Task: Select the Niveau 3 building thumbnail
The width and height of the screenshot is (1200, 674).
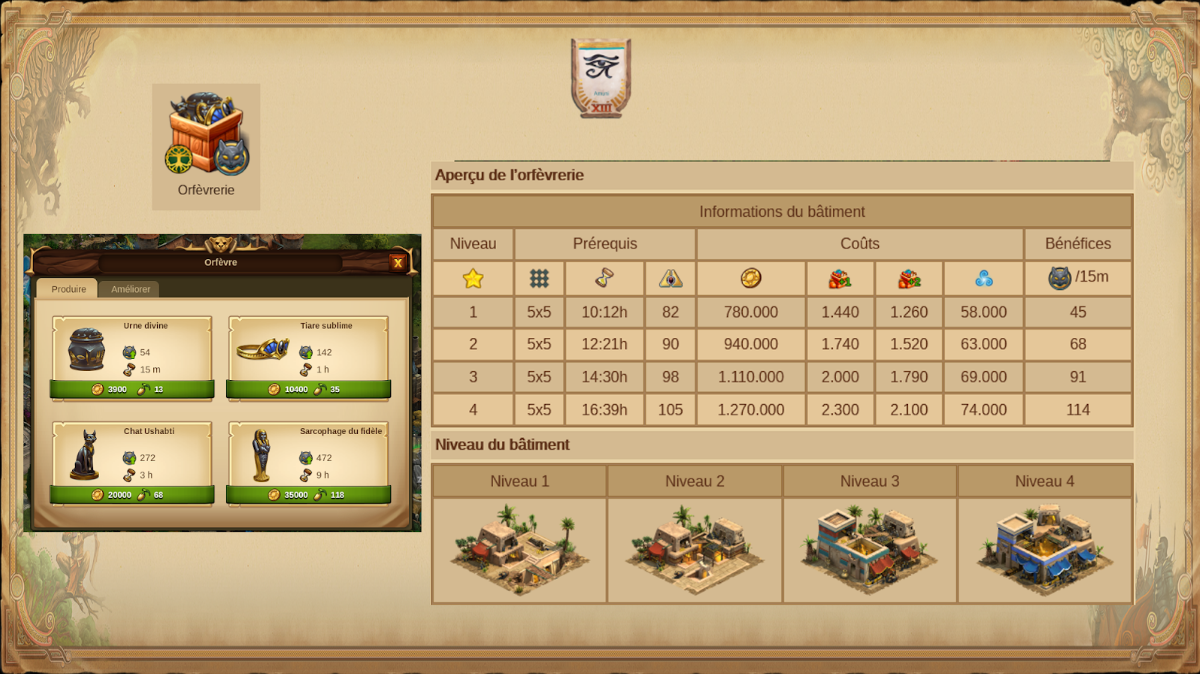Action: 870,549
